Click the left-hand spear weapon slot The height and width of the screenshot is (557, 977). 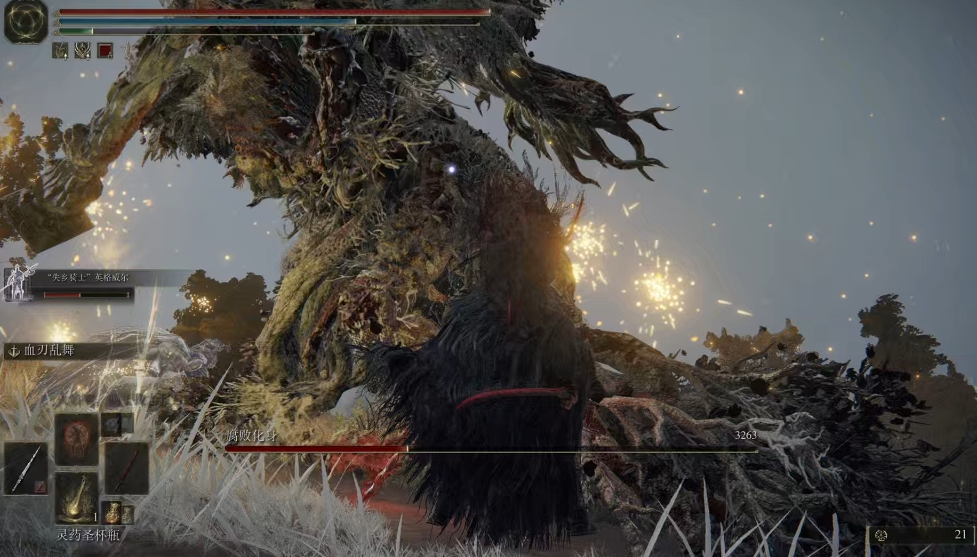pyautogui.click(x=25, y=467)
